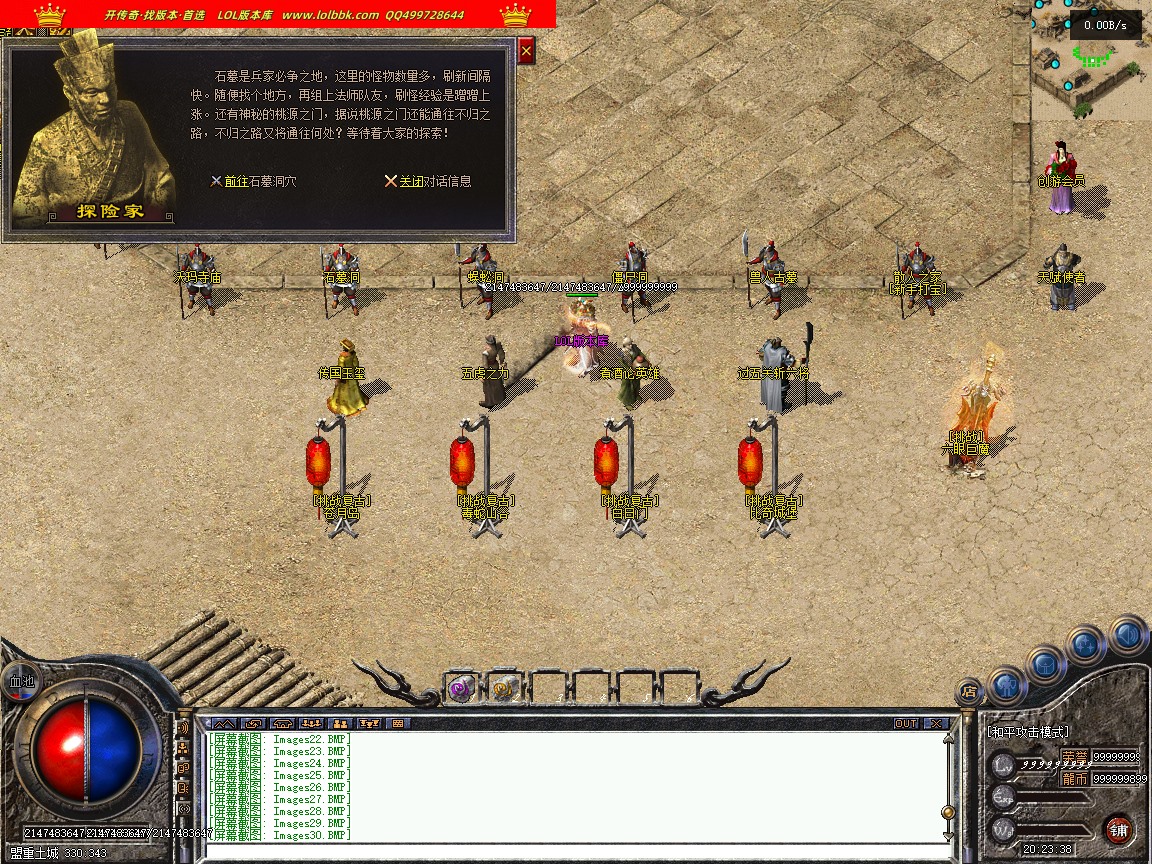1152x864 pixels.
Task: Open the bag round button
Action: tap(1045, 663)
